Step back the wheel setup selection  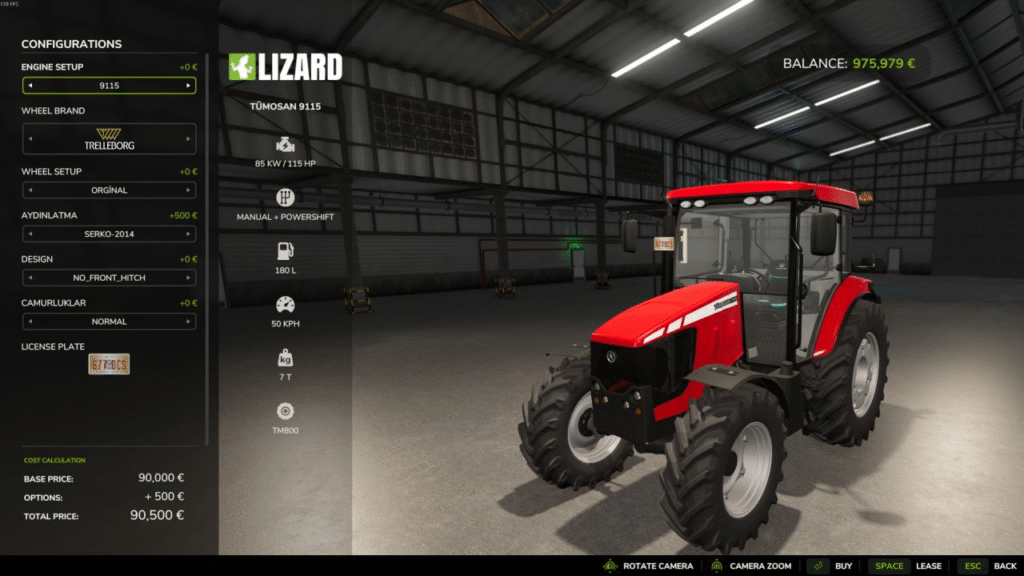pos(30,190)
